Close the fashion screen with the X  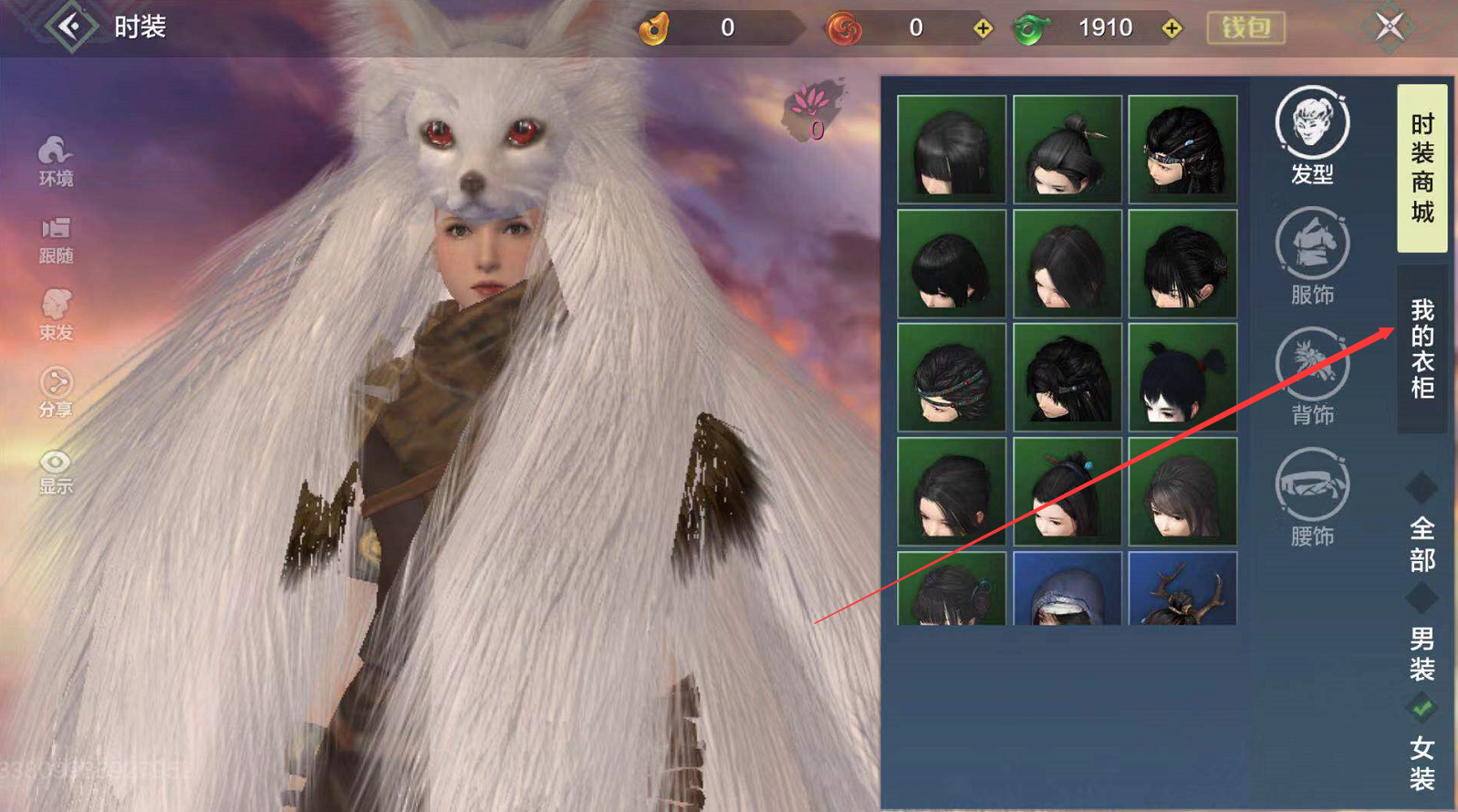(x=1389, y=26)
